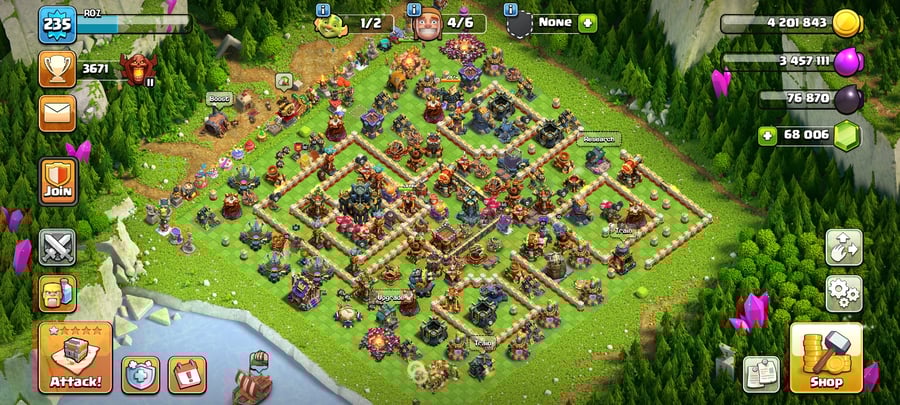Viewport: 900px width, 405px height.
Task: Show info for the 1/2 goblin builder
Action: tap(323, 11)
